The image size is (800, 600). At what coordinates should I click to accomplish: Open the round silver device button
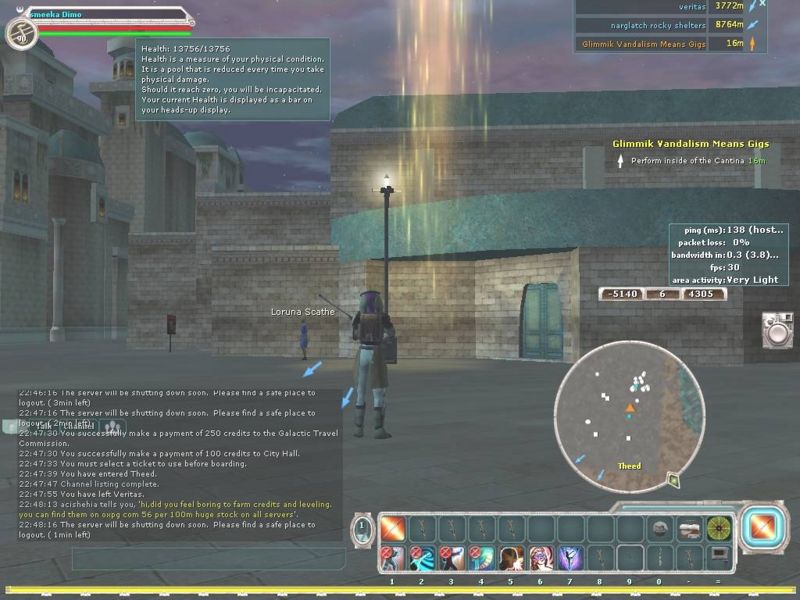(777, 330)
